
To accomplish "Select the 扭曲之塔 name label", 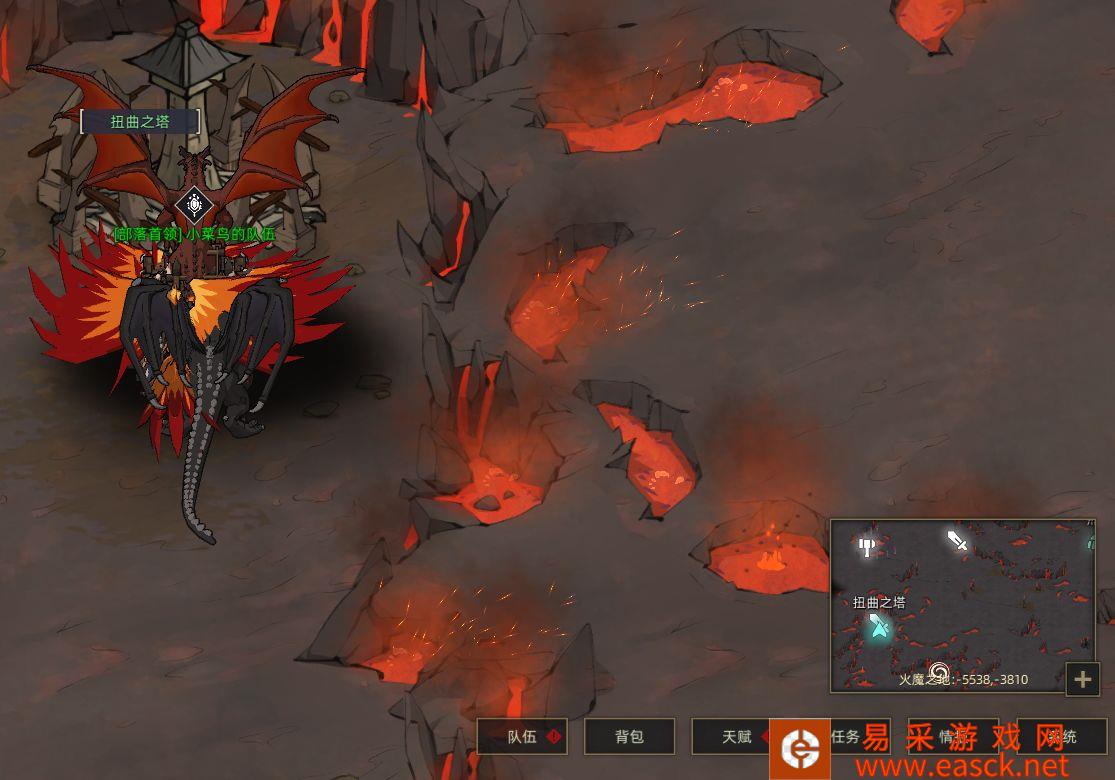I will pos(140,122).
